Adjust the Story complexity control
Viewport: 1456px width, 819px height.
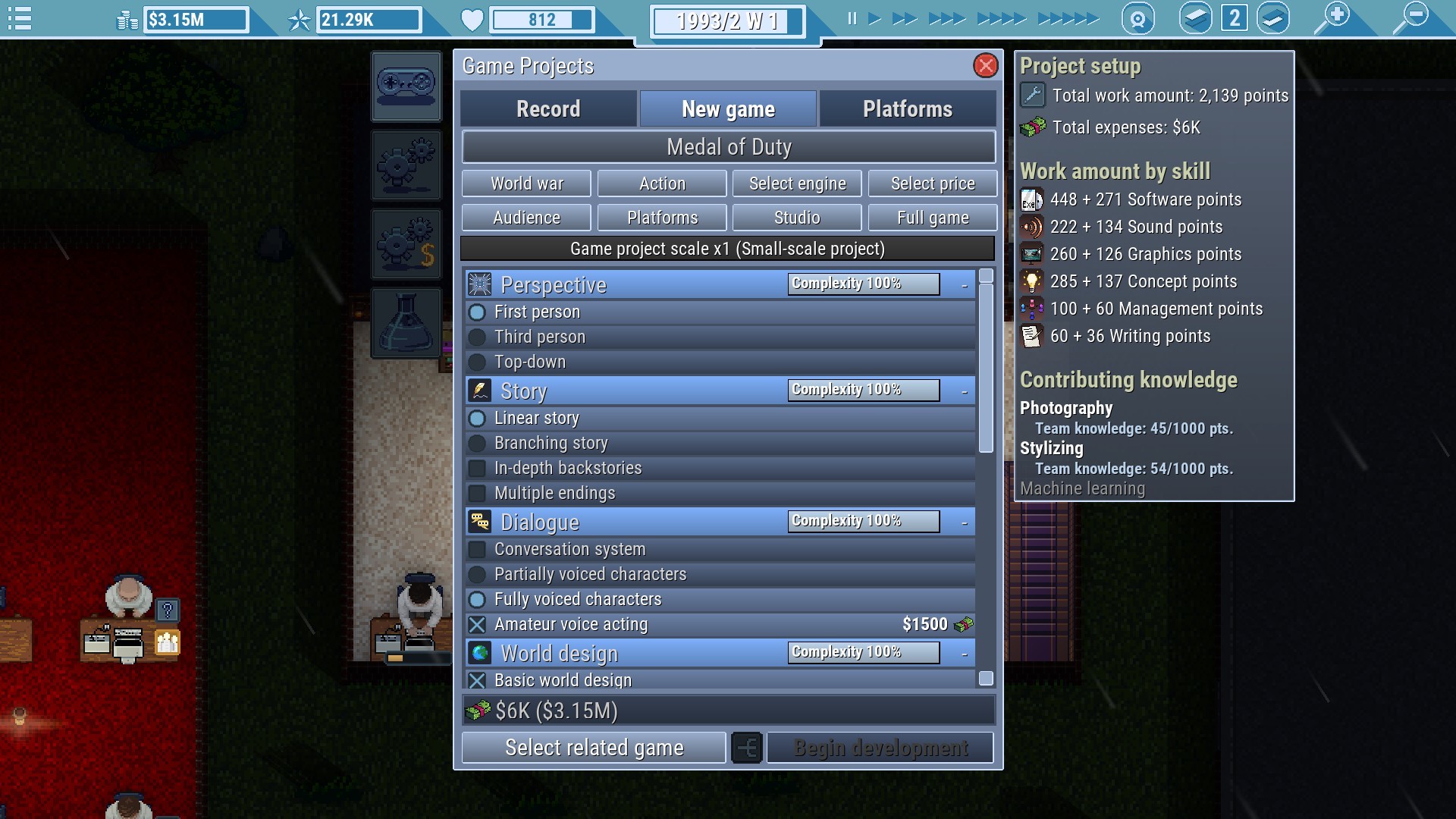pyautogui.click(x=862, y=390)
